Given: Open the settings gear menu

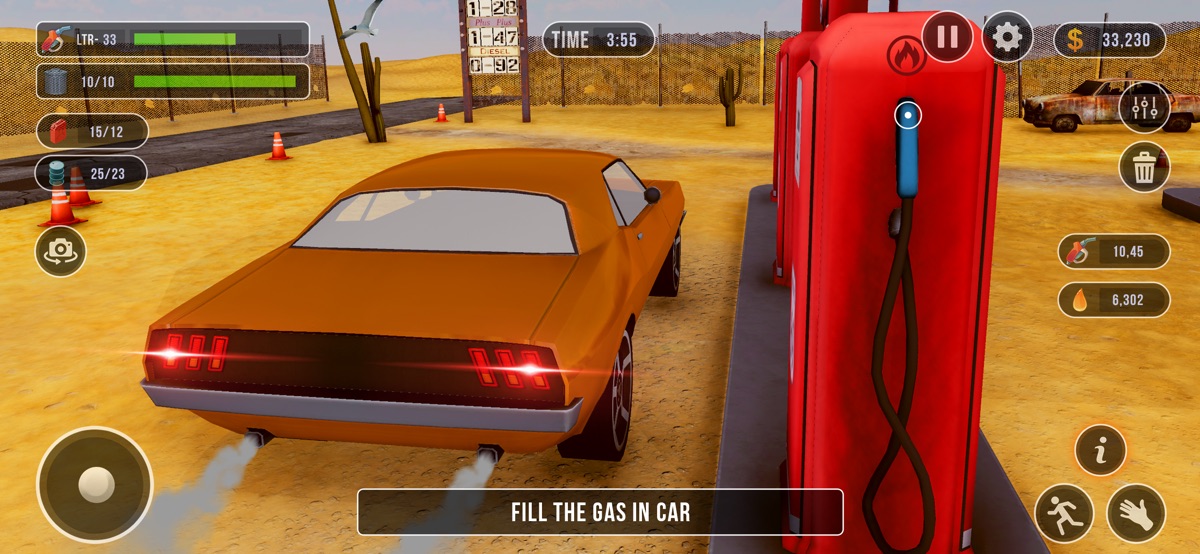Looking at the screenshot, I should (x=1007, y=38).
